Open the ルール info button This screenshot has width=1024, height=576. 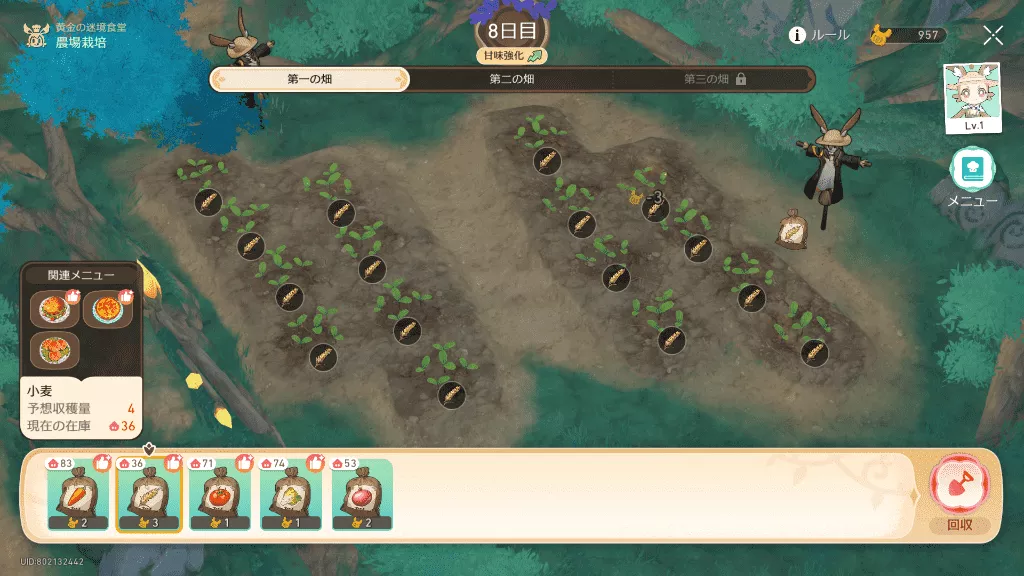[x=819, y=35]
